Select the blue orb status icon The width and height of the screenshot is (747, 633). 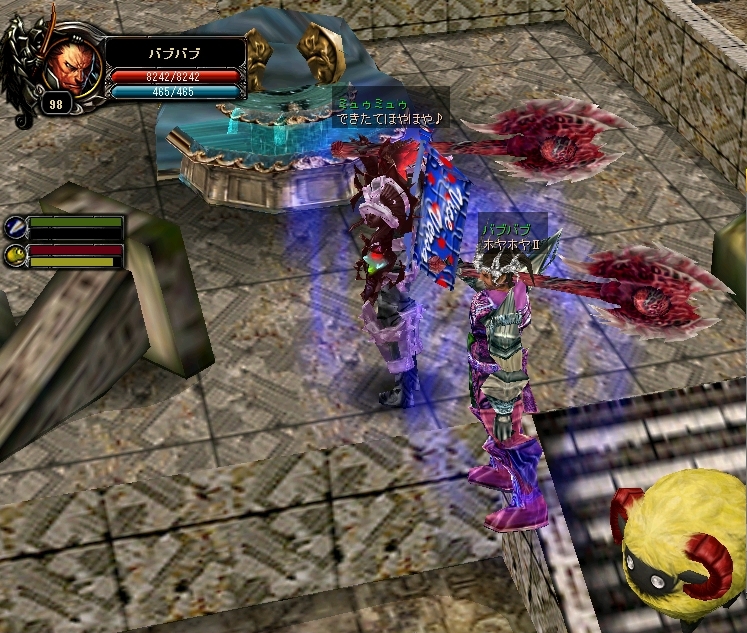[x=14, y=227]
